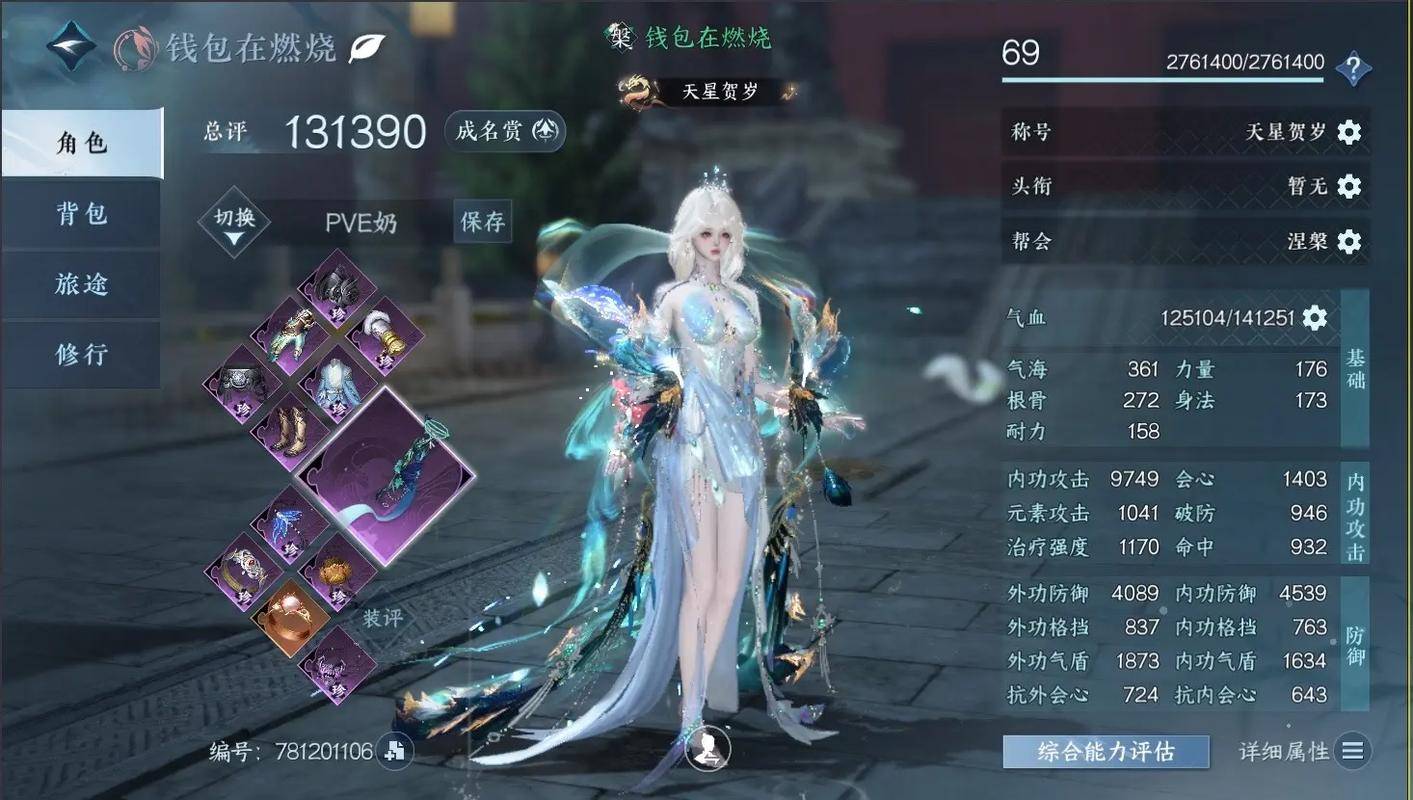The height and width of the screenshot is (800, 1413).
Task: Open 帮会 guild settings gear
Action: click(1349, 241)
